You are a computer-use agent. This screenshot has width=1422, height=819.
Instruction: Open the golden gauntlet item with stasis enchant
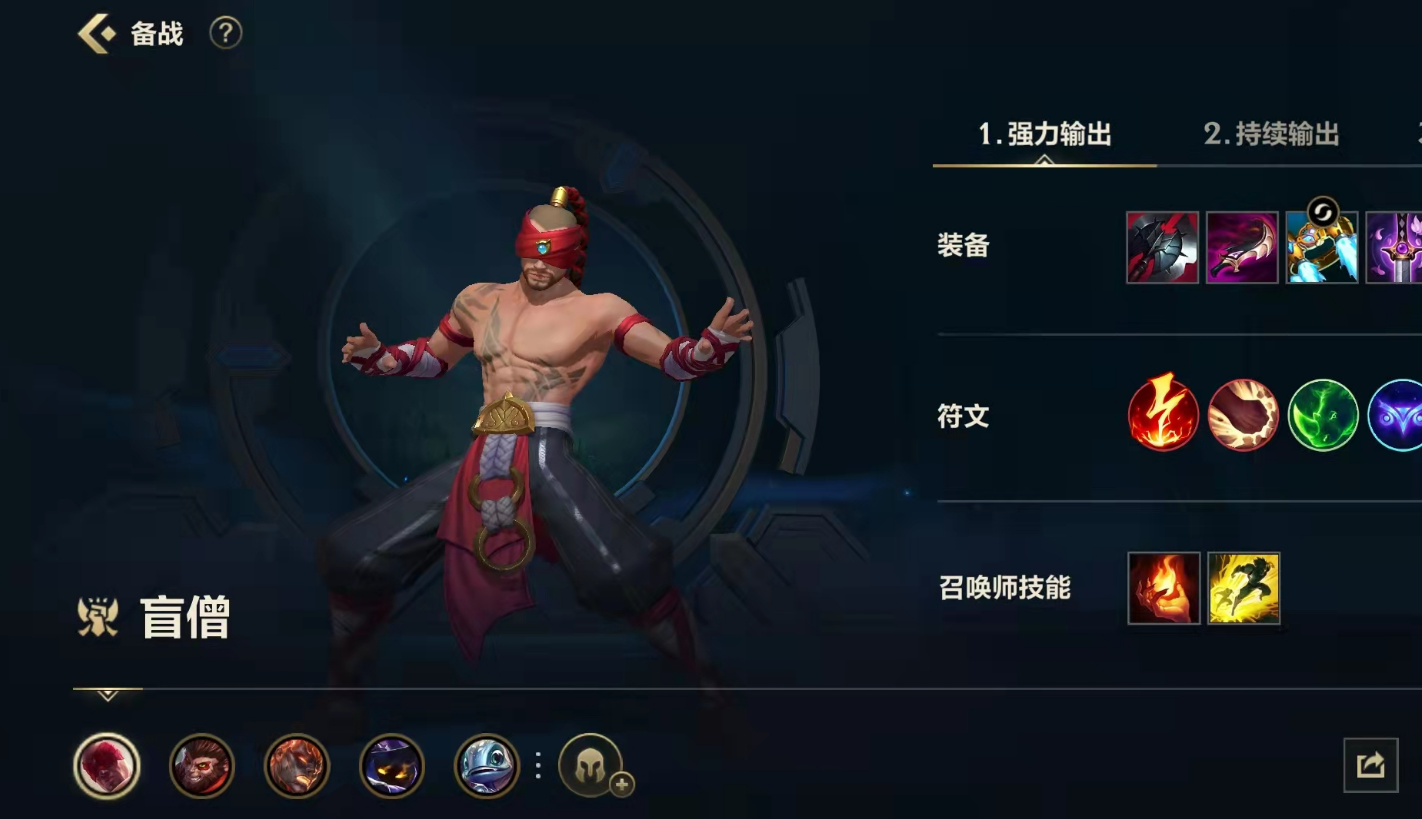point(1322,247)
